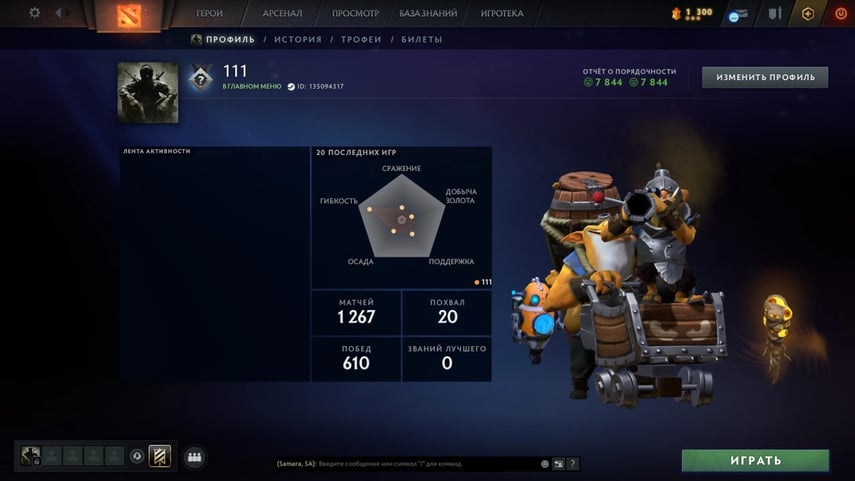
Task: Open the shards currency counter
Action: pyautogui.click(x=692, y=13)
